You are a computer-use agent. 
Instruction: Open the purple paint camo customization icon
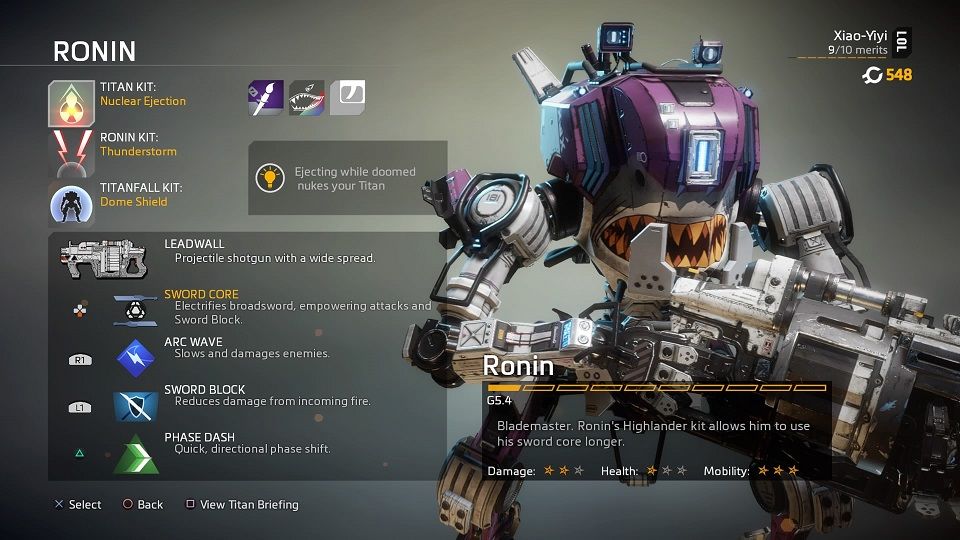(265, 97)
